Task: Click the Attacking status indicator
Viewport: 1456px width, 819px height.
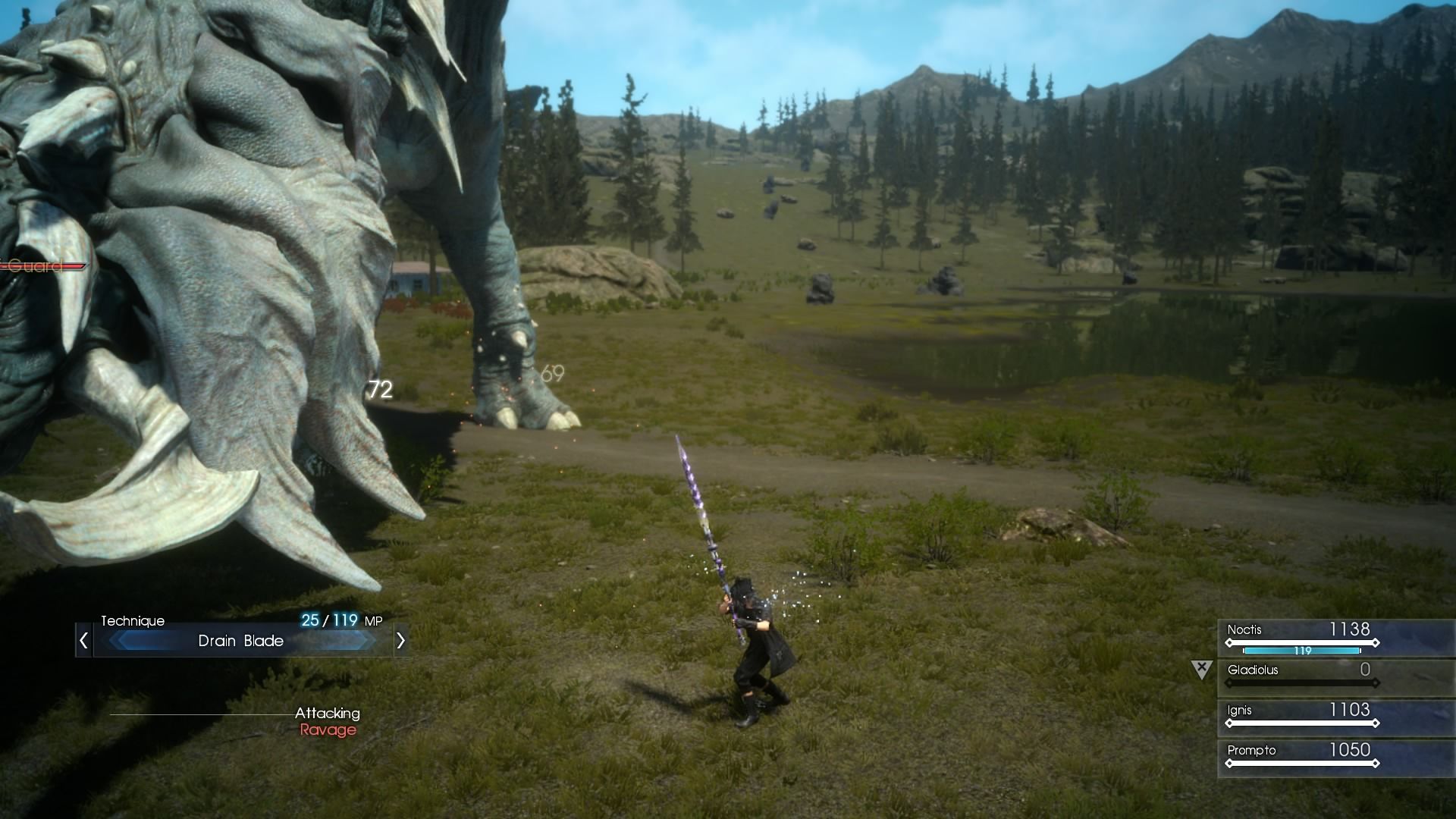Action: coord(328,713)
